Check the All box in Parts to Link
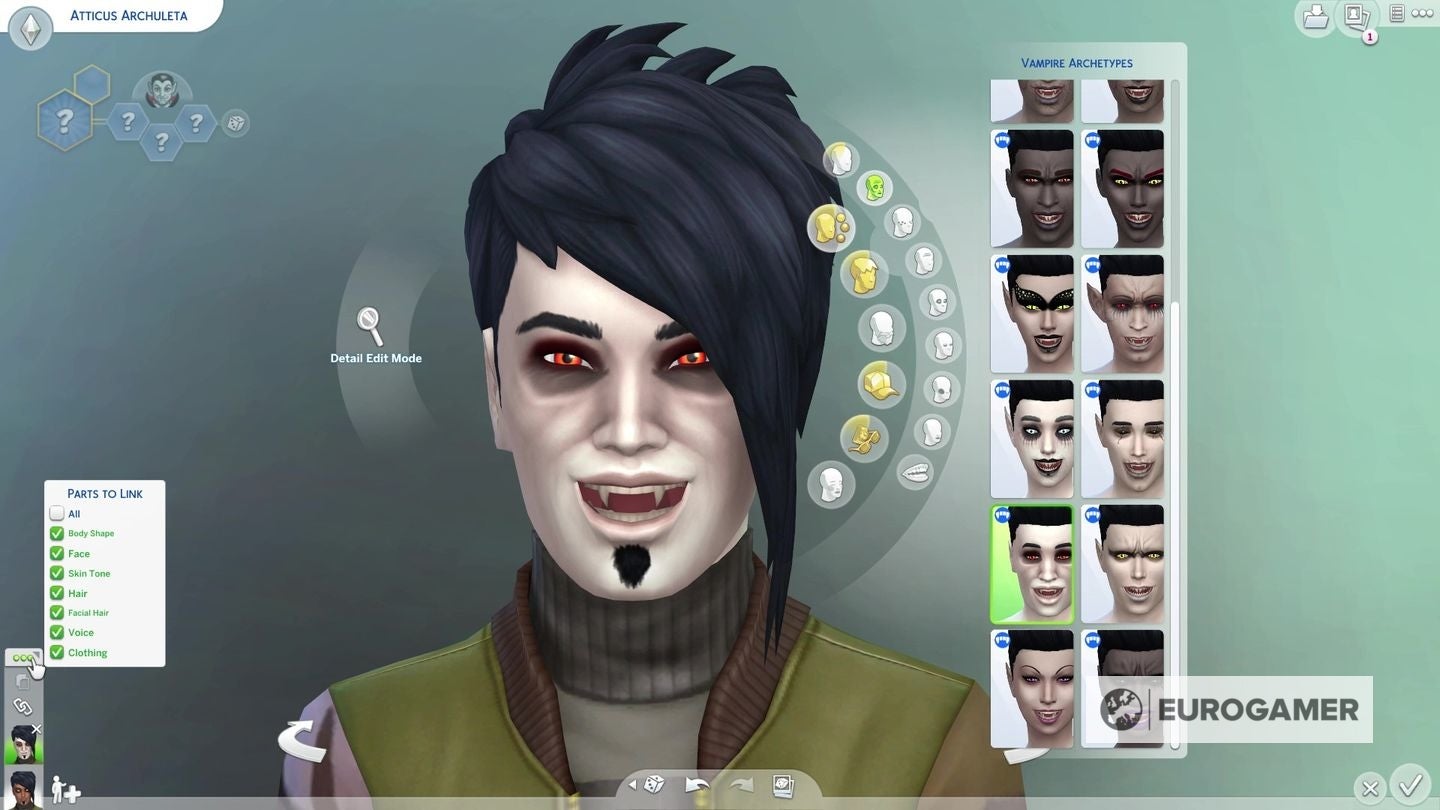 (57, 513)
